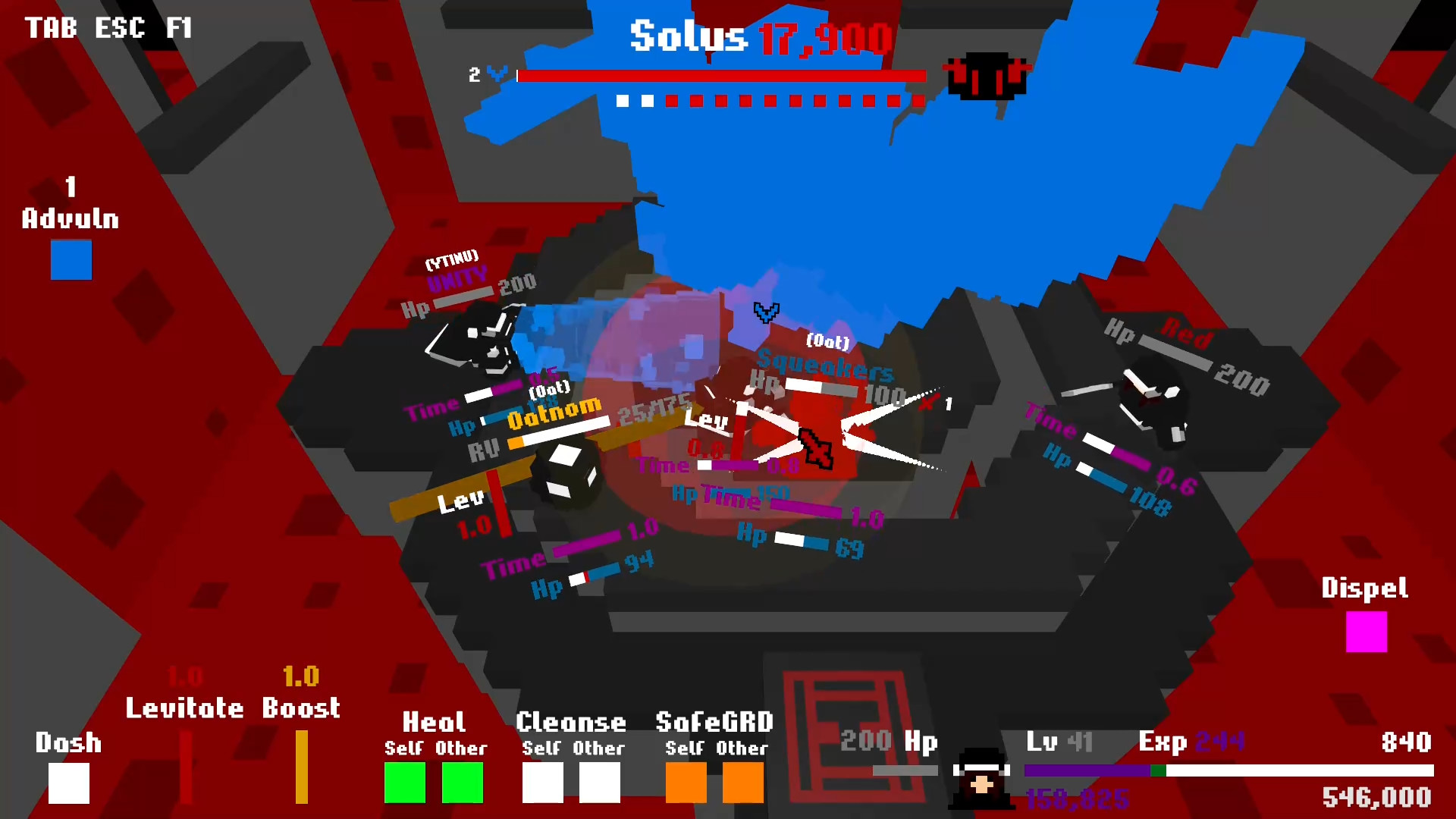Click the Advuln ability icon
The height and width of the screenshot is (819, 1456).
tap(71, 260)
